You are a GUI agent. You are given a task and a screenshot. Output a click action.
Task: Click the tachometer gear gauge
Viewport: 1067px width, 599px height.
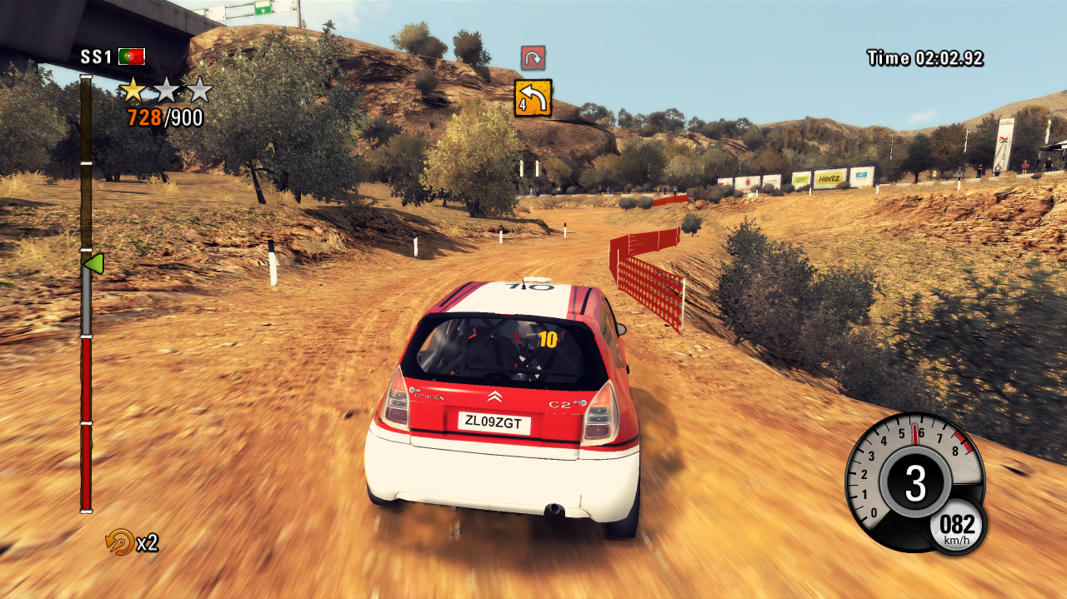tap(912, 482)
